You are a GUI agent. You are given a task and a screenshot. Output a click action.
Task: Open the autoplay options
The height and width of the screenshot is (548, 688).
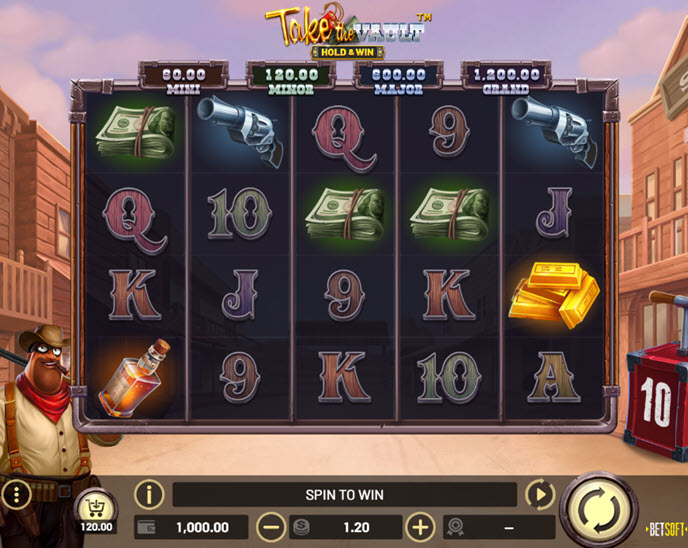click(539, 494)
